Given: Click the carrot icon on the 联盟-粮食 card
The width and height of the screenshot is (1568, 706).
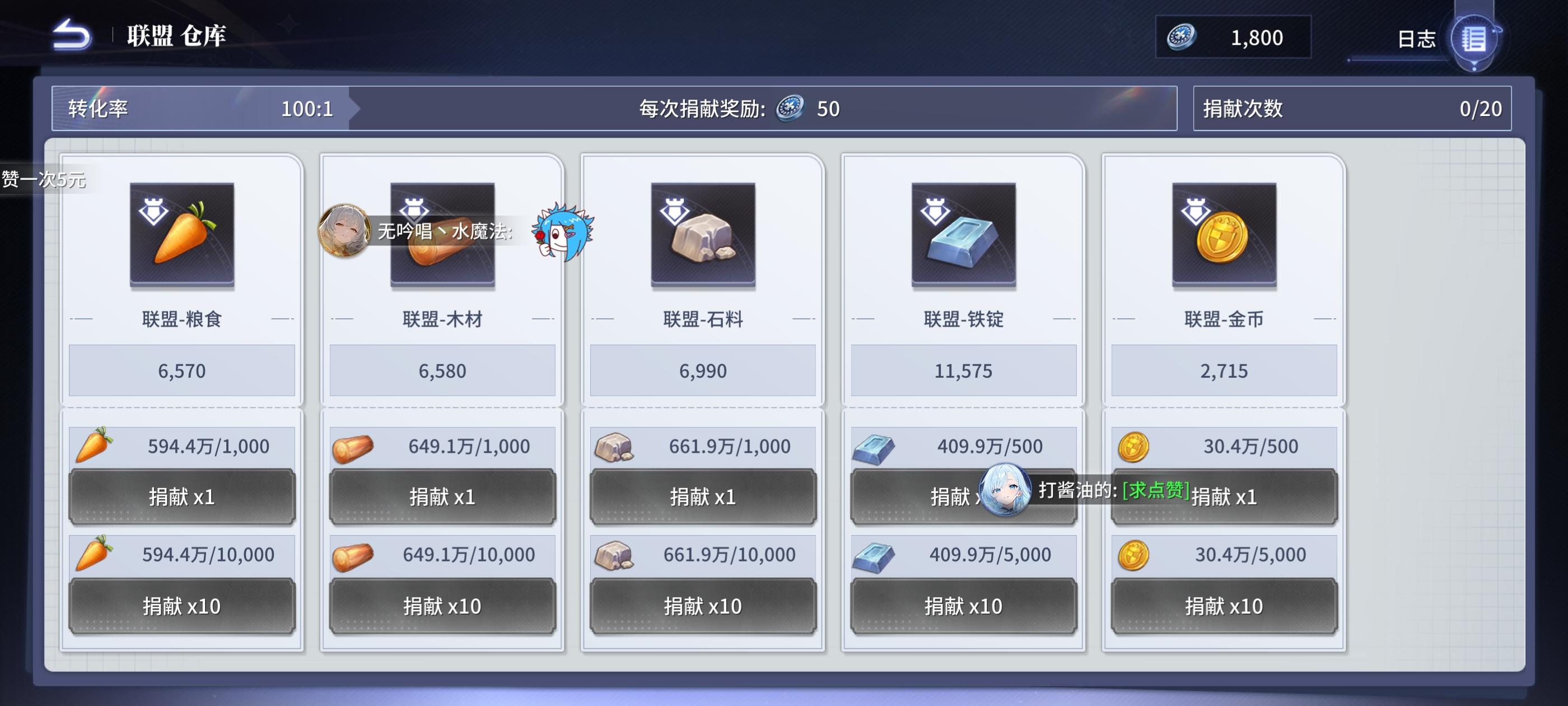Looking at the screenshot, I should point(181,238).
